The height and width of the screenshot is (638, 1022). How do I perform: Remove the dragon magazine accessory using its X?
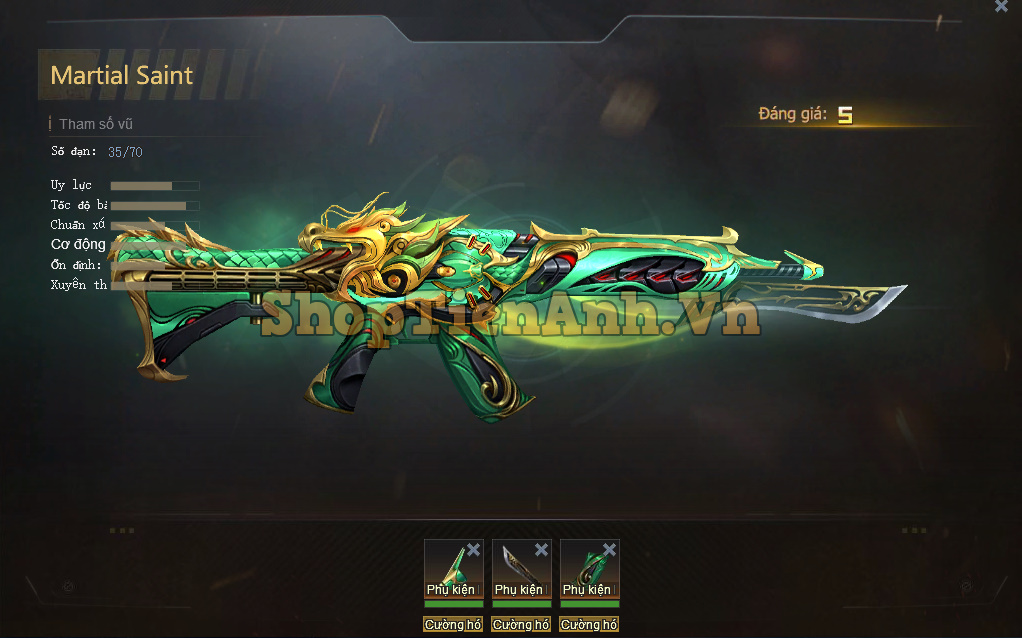click(x=609, y=550)
